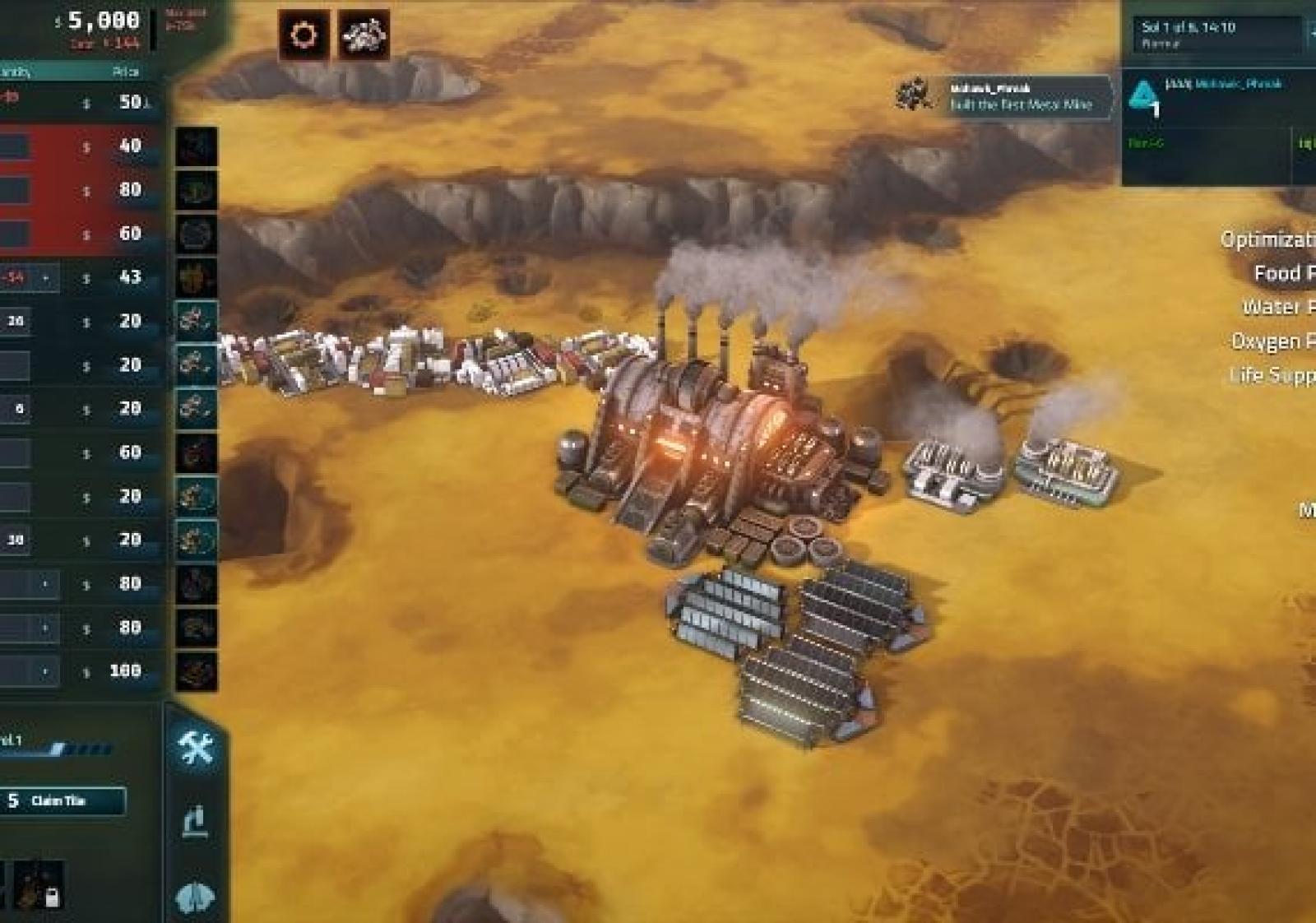Click the locked building icon with padlock
The width and height of the screenshot is (1316, 923).
tap(39, 887)
